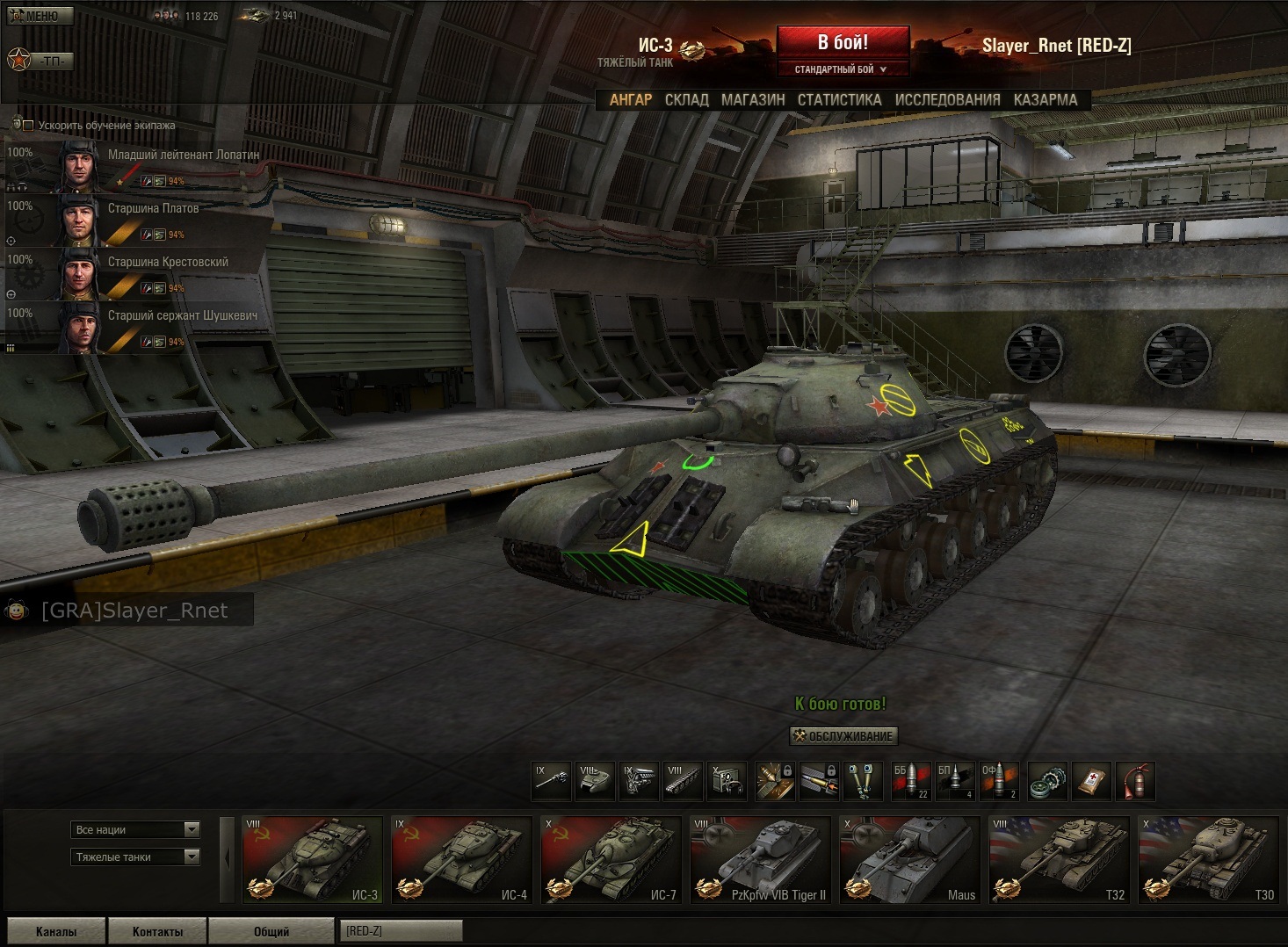The width and height of the screenshot is (1288, 947).
Task: Open the МЕНЮ button
Action: (x=40, y=16)
